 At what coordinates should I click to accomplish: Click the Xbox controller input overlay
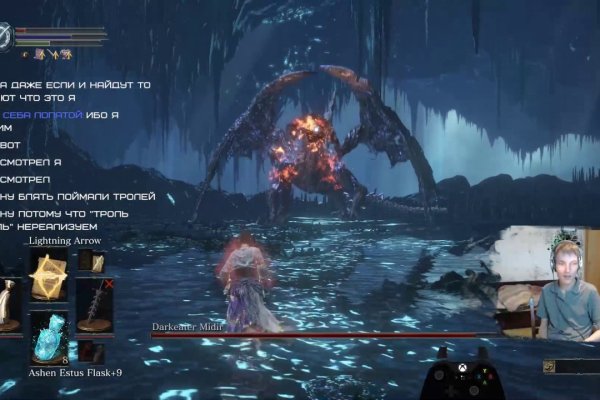point(462,379)
